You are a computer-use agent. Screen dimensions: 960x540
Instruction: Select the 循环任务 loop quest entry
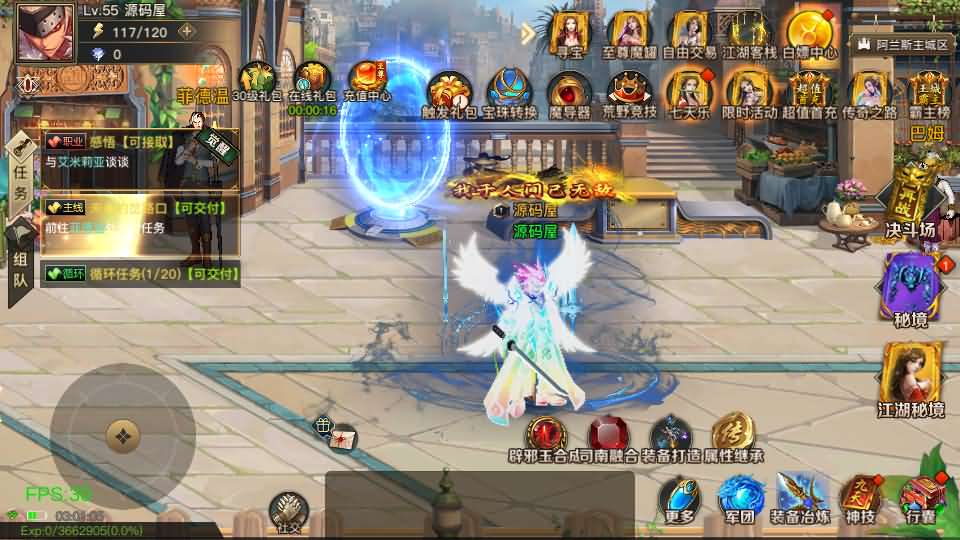[x=142, y=272]
